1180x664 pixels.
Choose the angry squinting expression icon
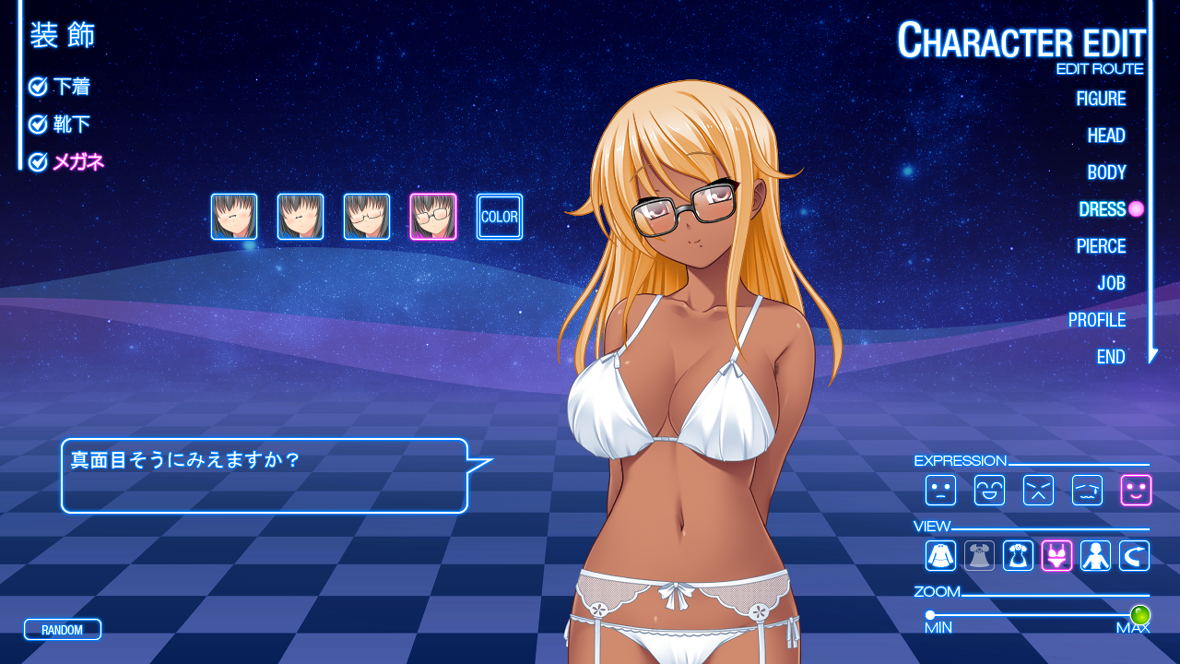pyautogui.click(x=1038, y=490)
